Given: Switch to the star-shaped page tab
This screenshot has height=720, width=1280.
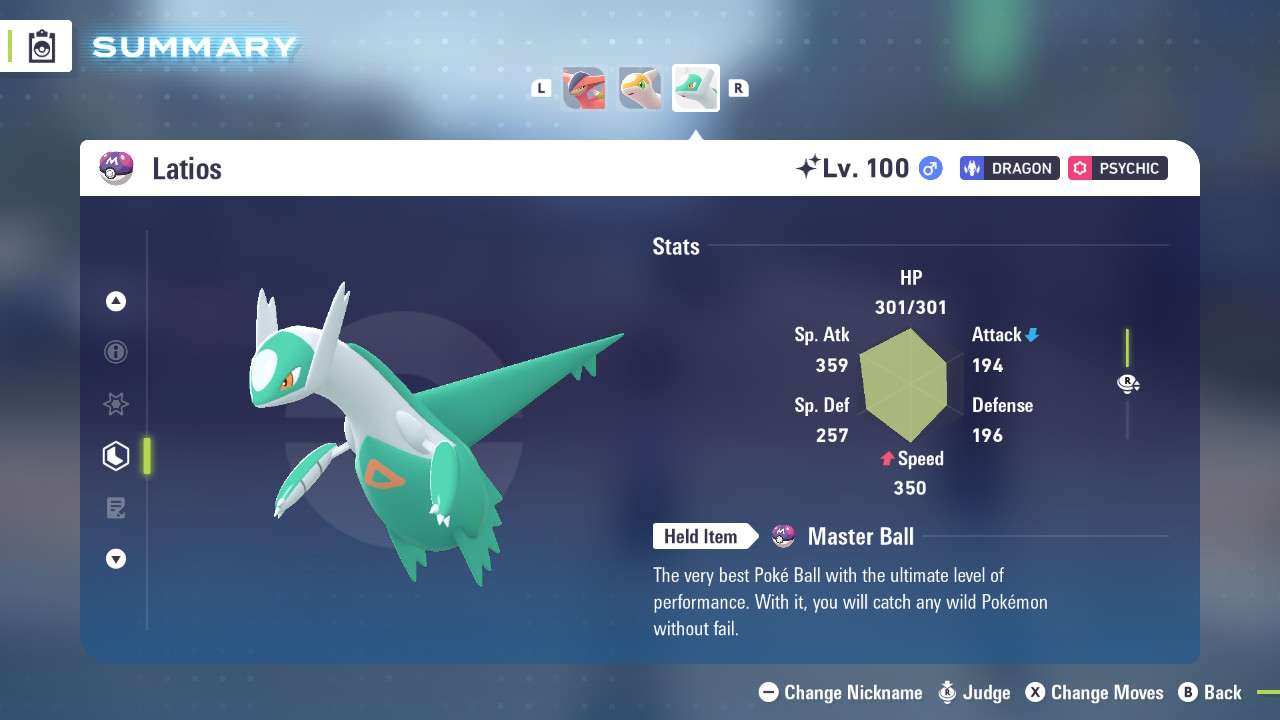Looking at the screenshot, I should coord(116,404).
